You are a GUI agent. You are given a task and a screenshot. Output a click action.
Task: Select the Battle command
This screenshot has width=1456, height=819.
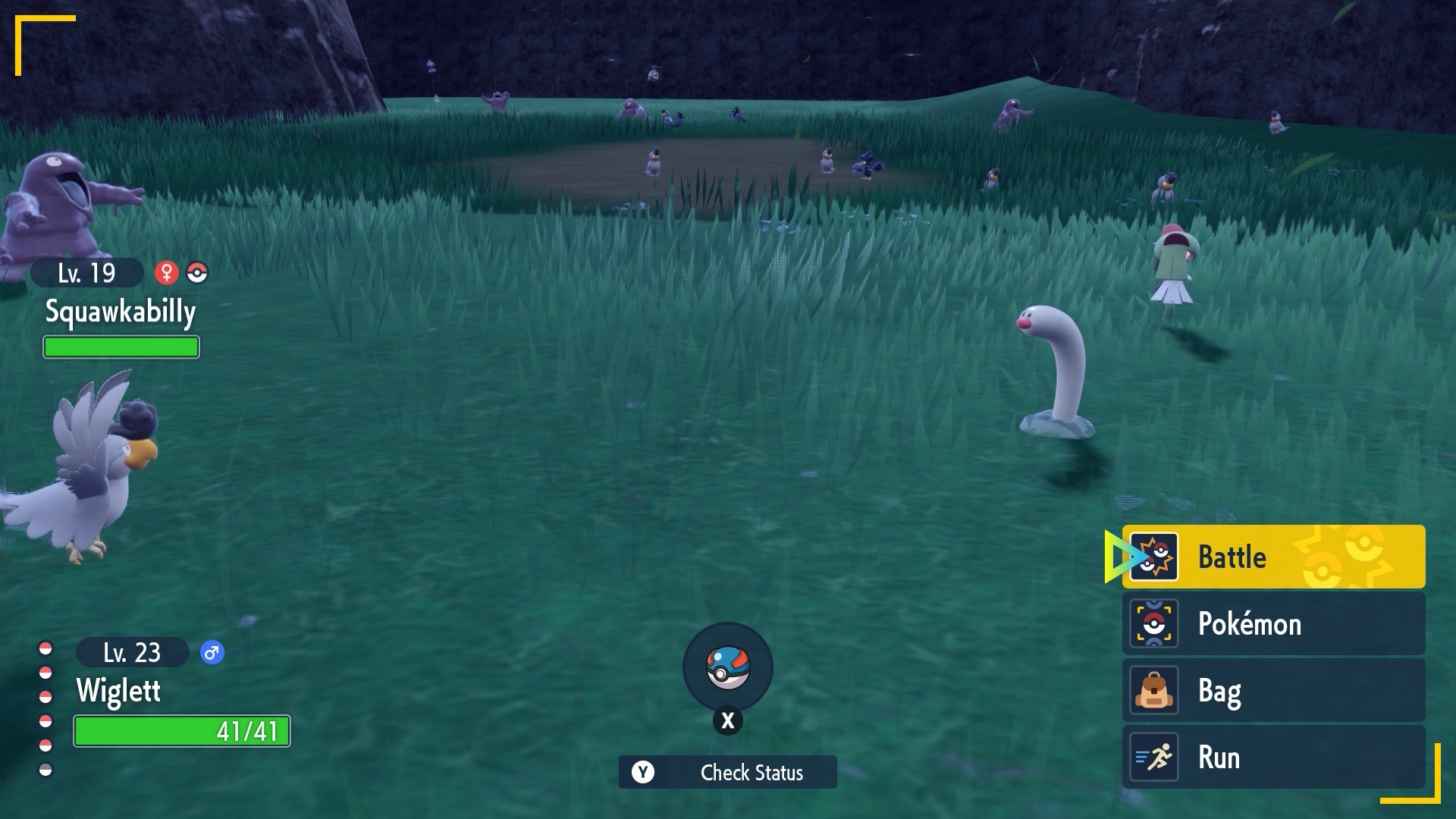point(1272,557)
